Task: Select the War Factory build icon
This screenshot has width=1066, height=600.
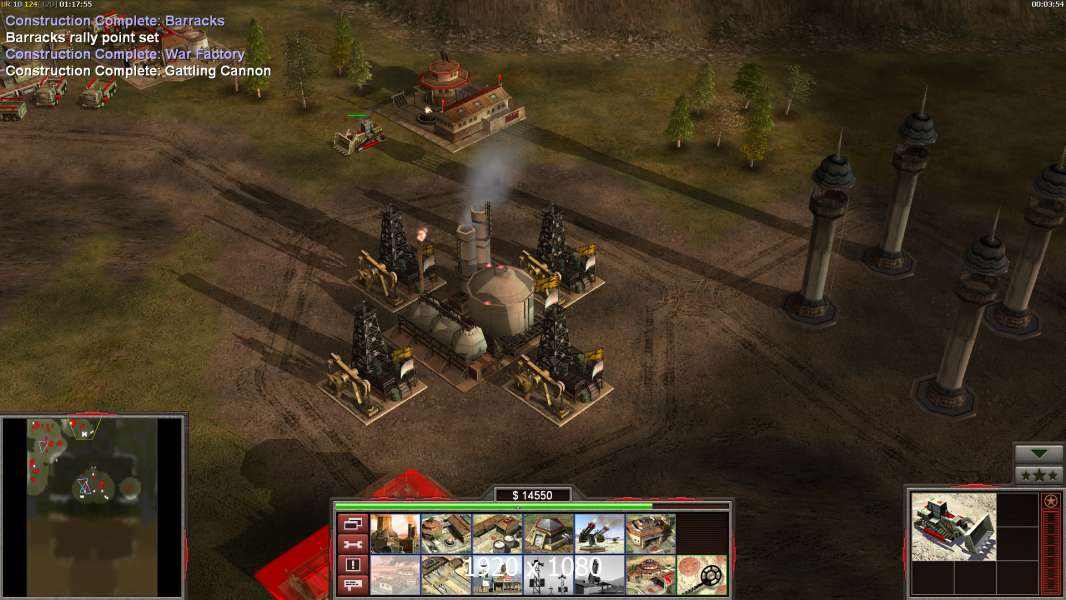Action: (x=650, y=533)
